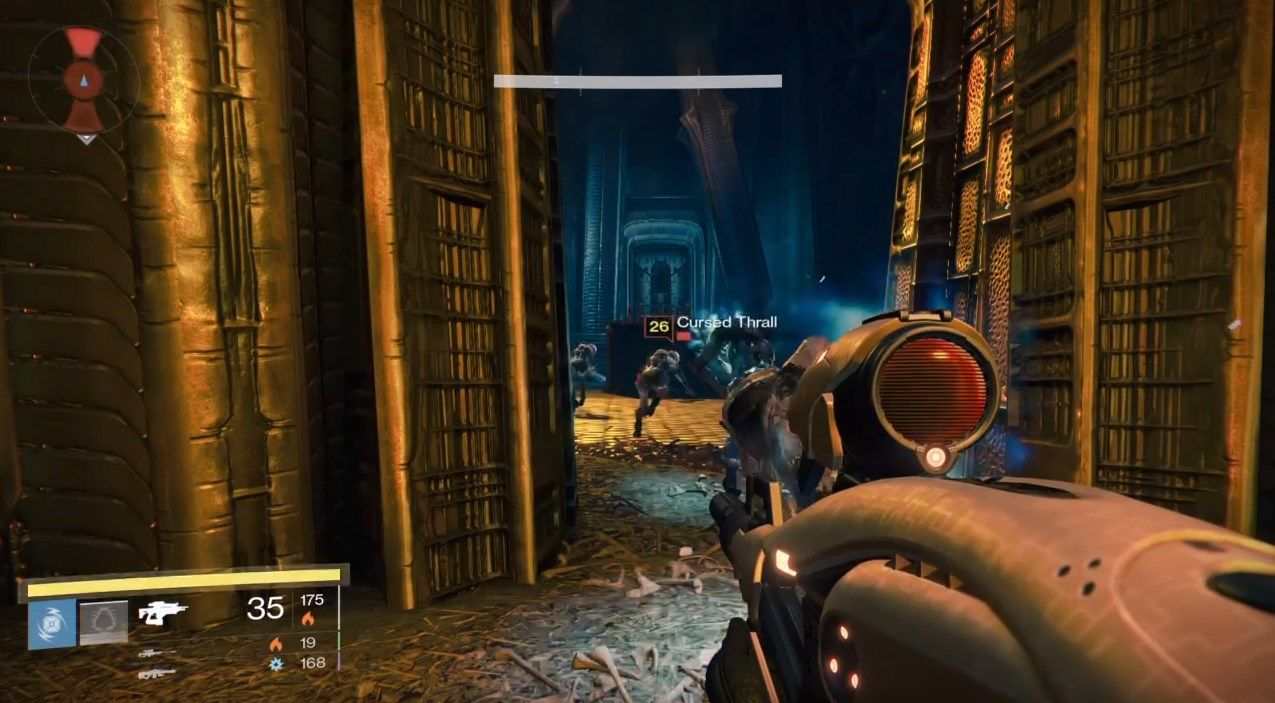1275x703 pixels.
Task: Select the heavy machine gun weapon icon
Action: (x=155, y=673)
